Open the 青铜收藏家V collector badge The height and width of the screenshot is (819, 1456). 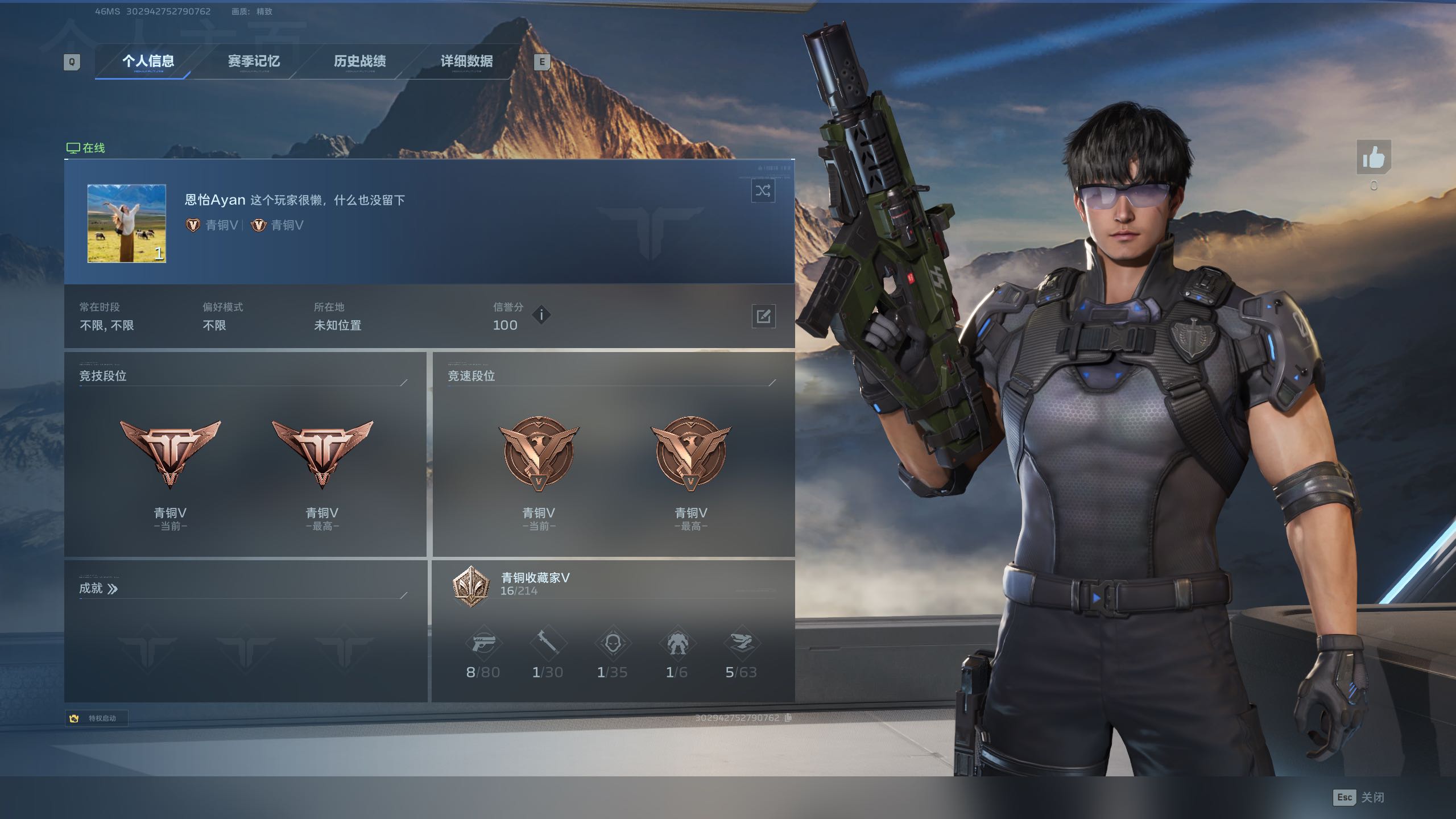(471, 586)
